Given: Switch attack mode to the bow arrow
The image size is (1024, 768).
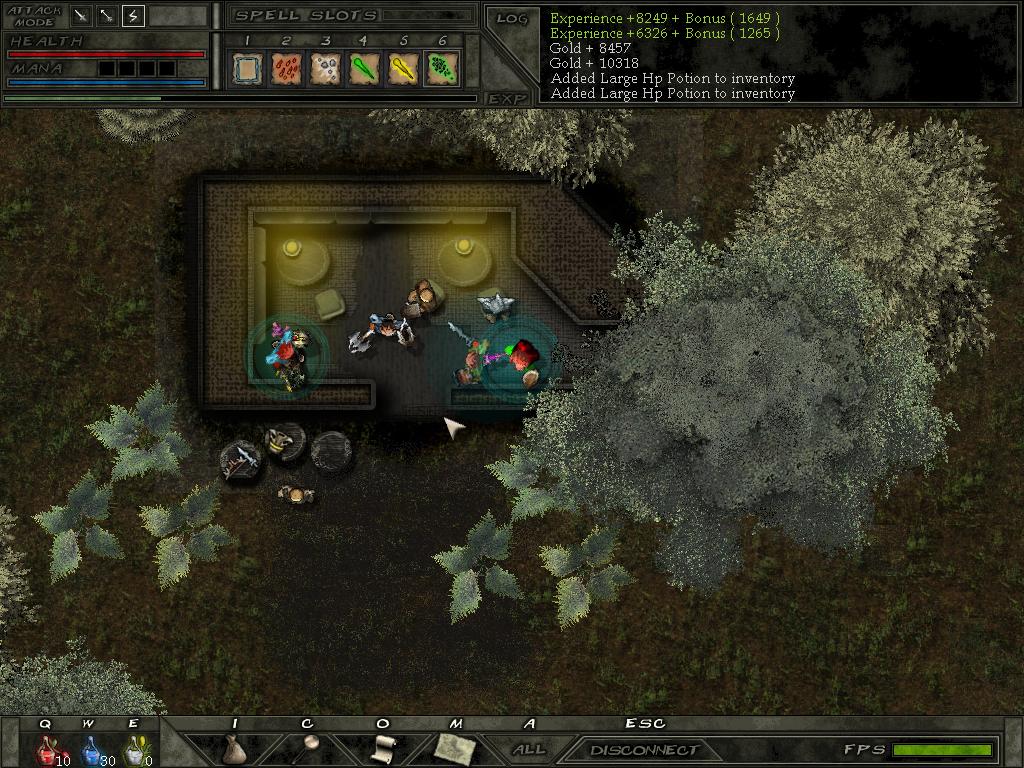Looking at the screenshot, I should [x=107, y=16].
